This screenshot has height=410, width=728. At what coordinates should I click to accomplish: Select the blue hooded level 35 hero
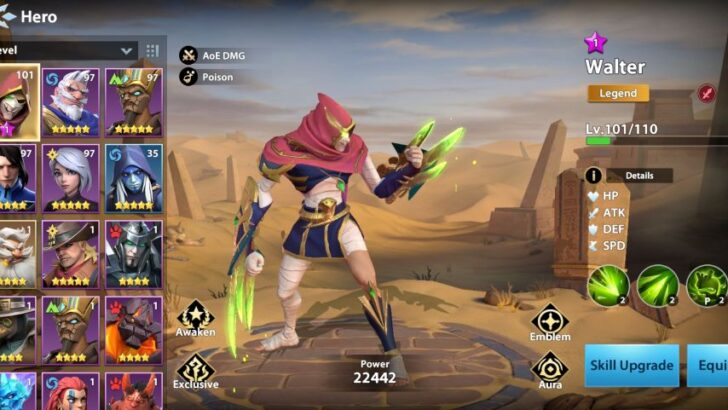click(x=134, y=178)
